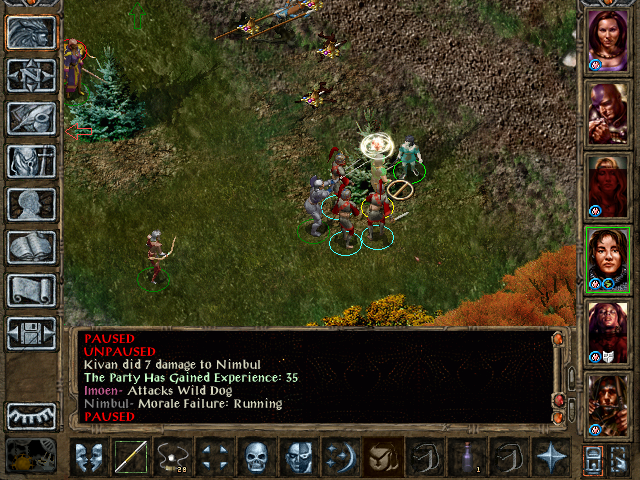The image size is (640, 480).
Task: Equip the staff weapon slot
Action: click(x=131, y=457)
